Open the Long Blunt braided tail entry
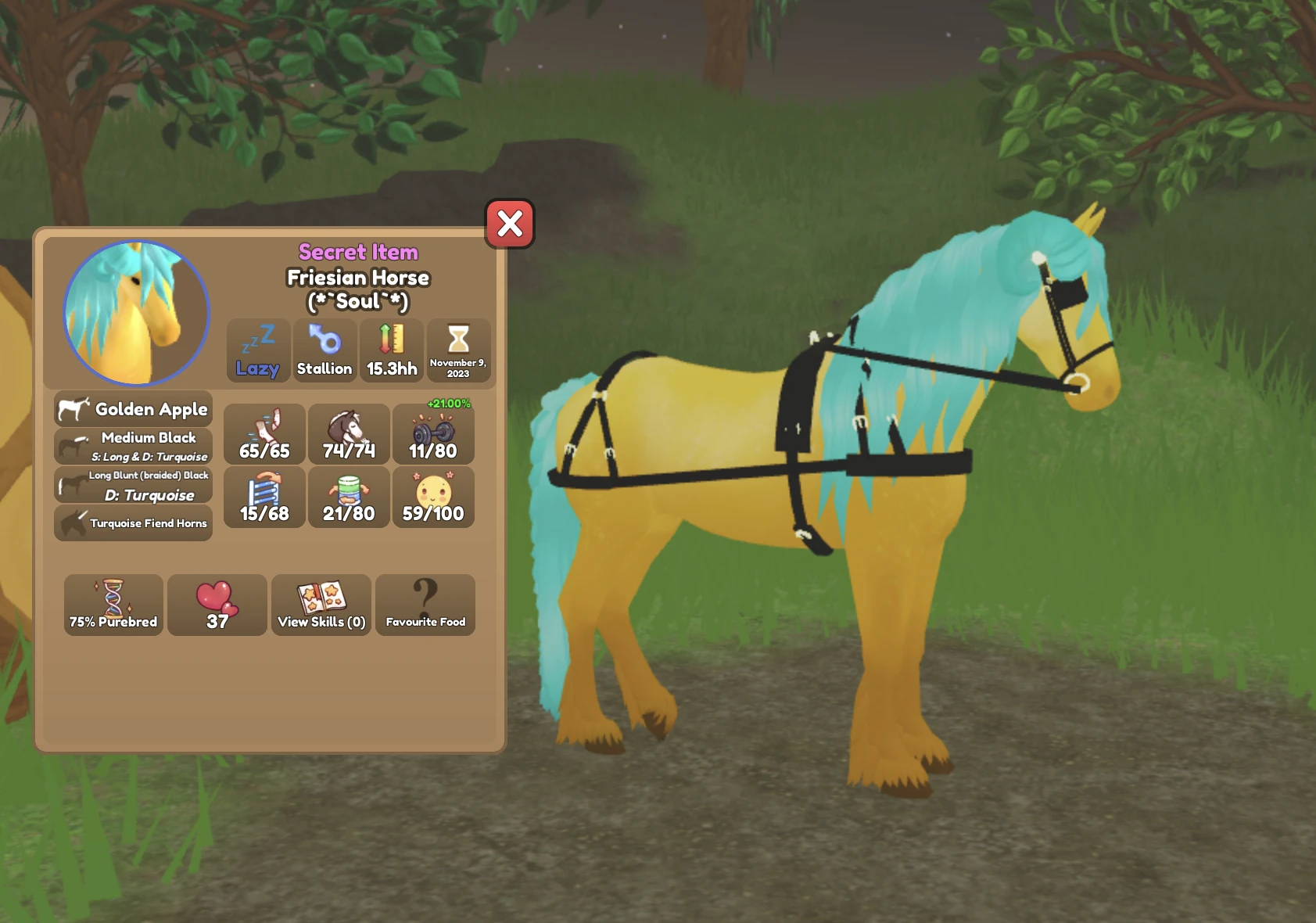Image resolution: width=1316 pixels, height=923 pixels. pyautogui.click(x=132, y=485)
